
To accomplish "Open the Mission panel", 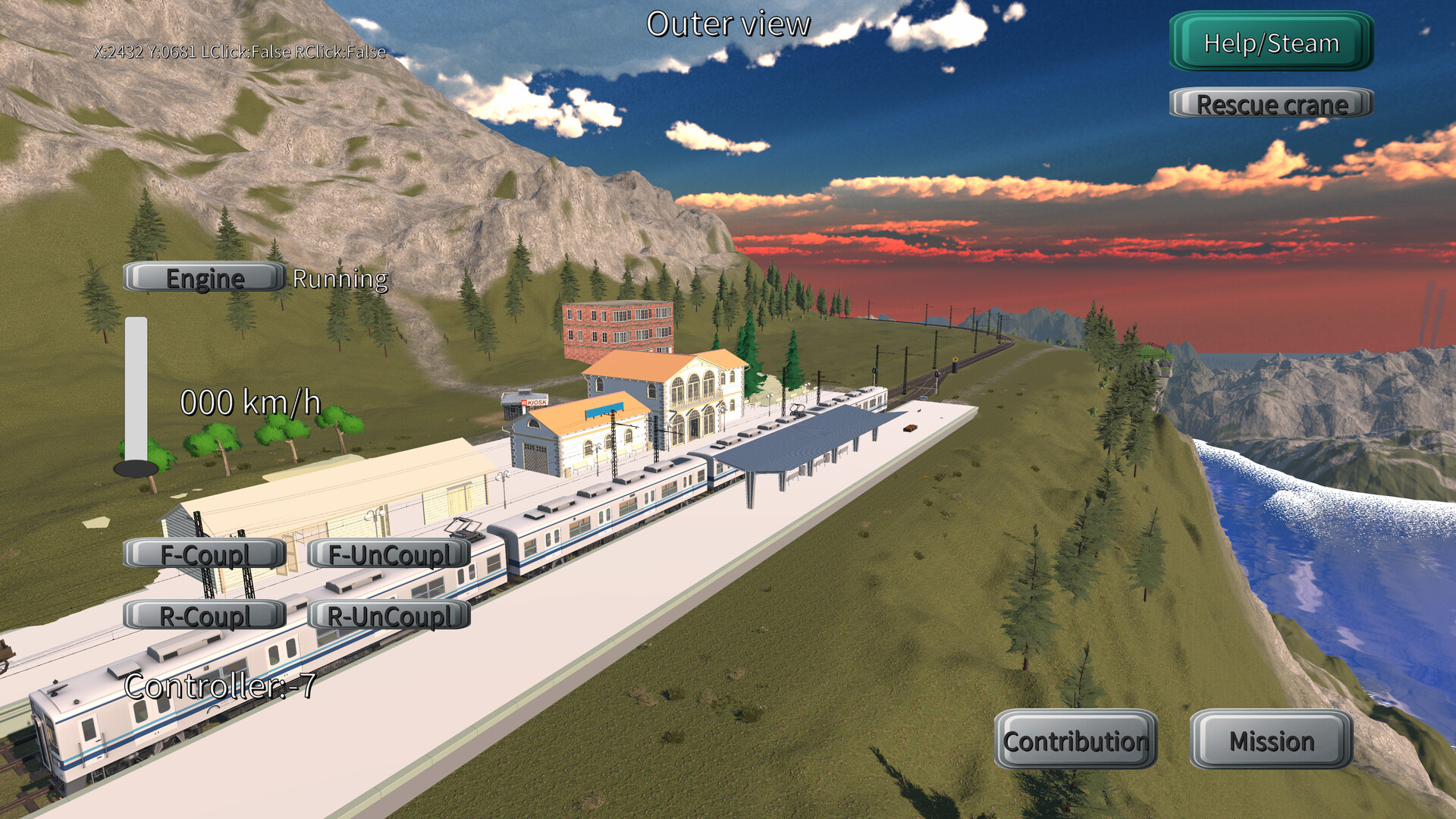I will 1272,742.
